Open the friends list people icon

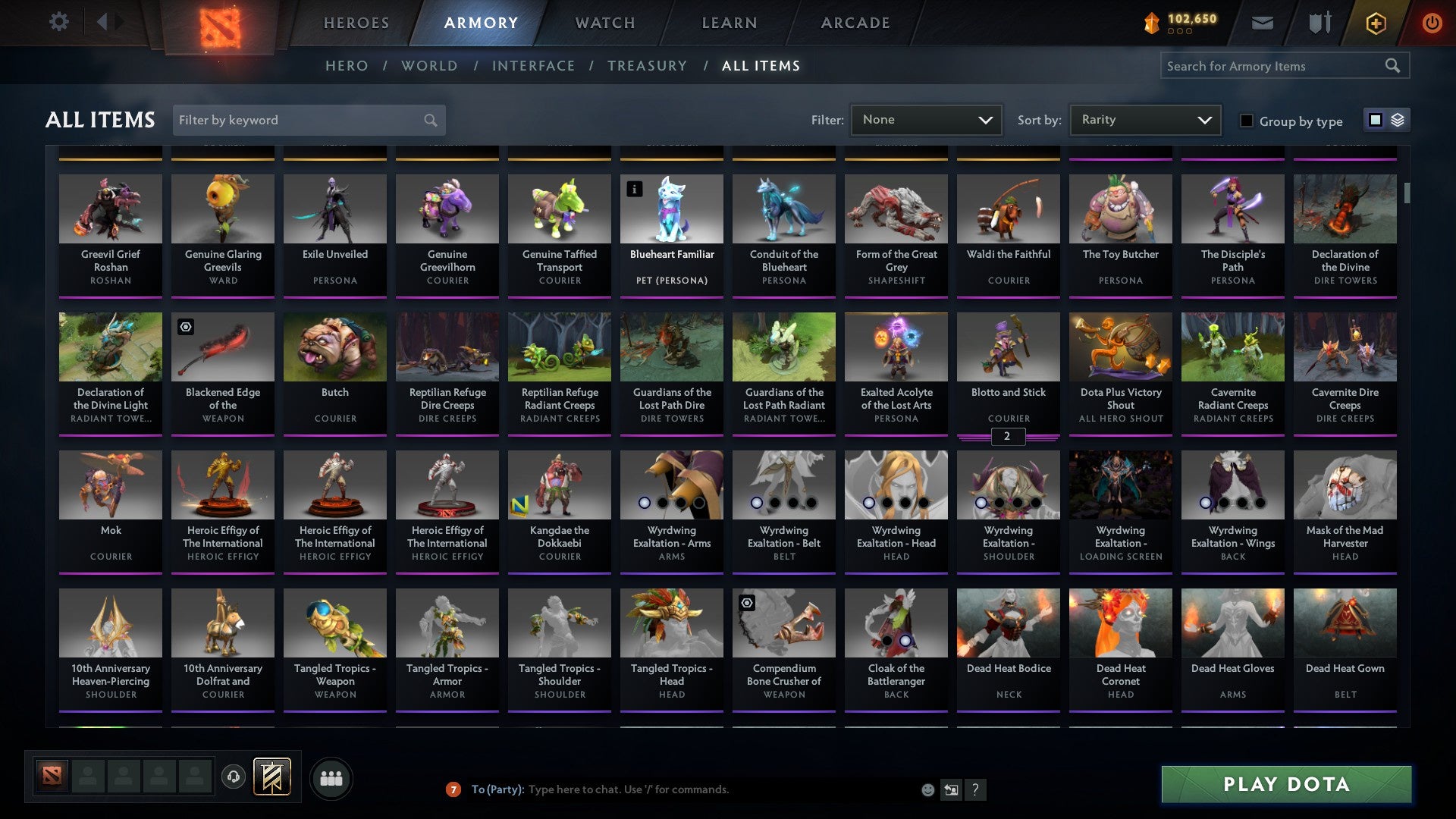[330, 777]
